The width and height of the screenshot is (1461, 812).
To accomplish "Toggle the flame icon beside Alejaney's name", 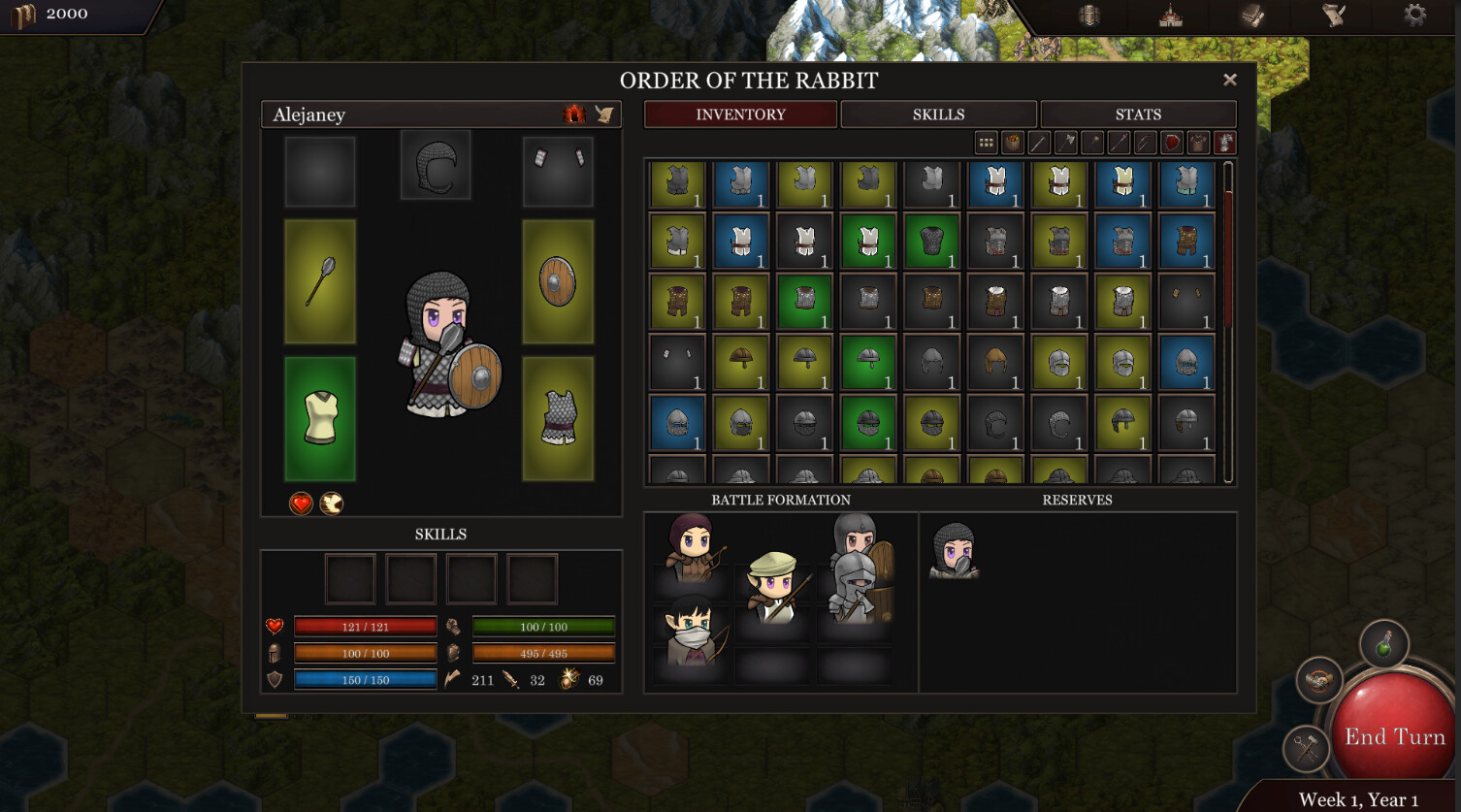I will (x=575, y=114).
